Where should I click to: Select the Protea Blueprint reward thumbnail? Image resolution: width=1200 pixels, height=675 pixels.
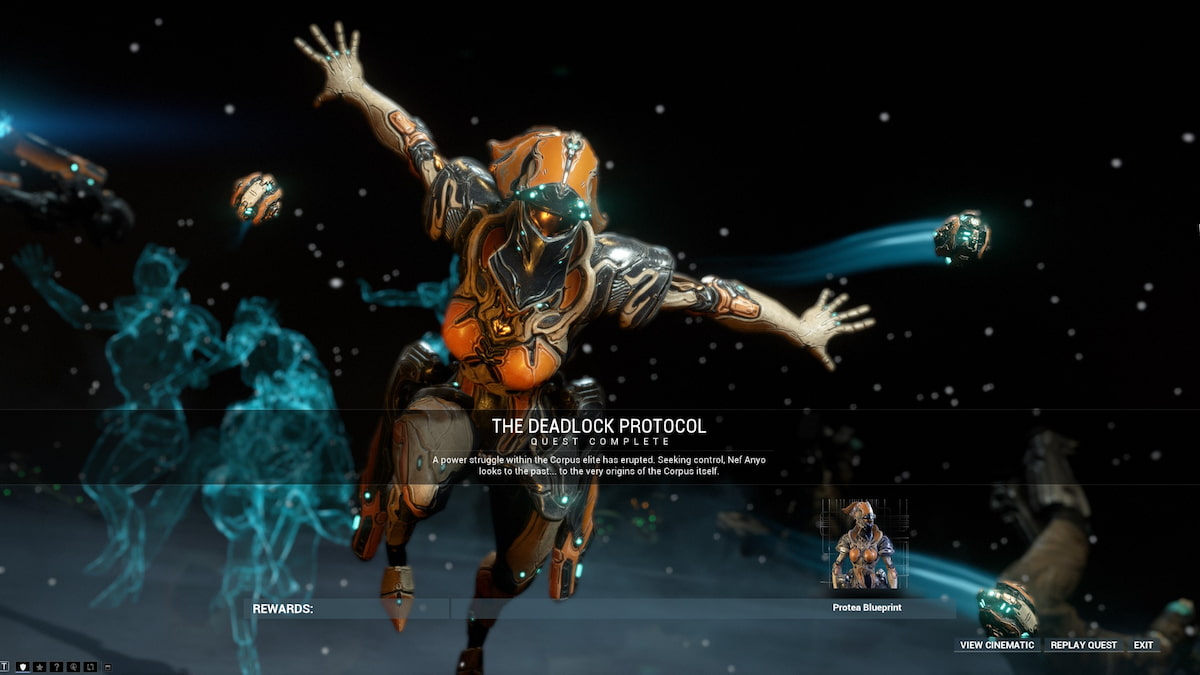[865, 544]
